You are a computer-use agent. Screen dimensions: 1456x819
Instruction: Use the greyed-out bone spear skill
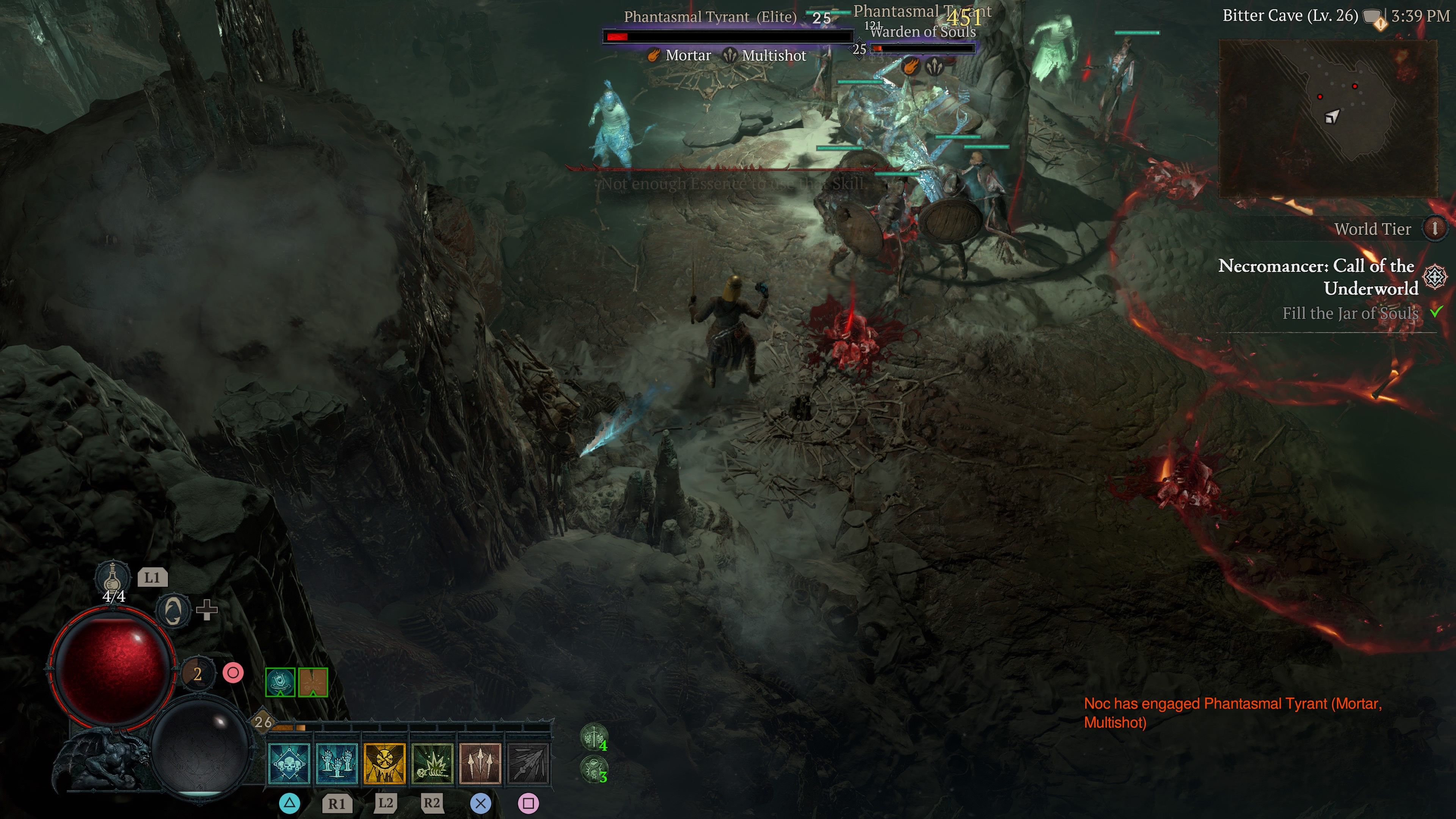point(528,764)
